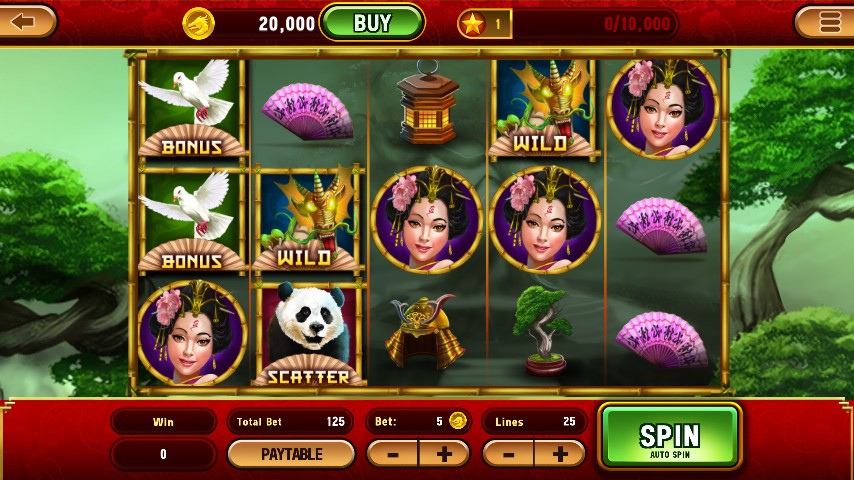Screen dimensions: 854x480
Task: Increase the number of Lines
Action: pos(559,454)
